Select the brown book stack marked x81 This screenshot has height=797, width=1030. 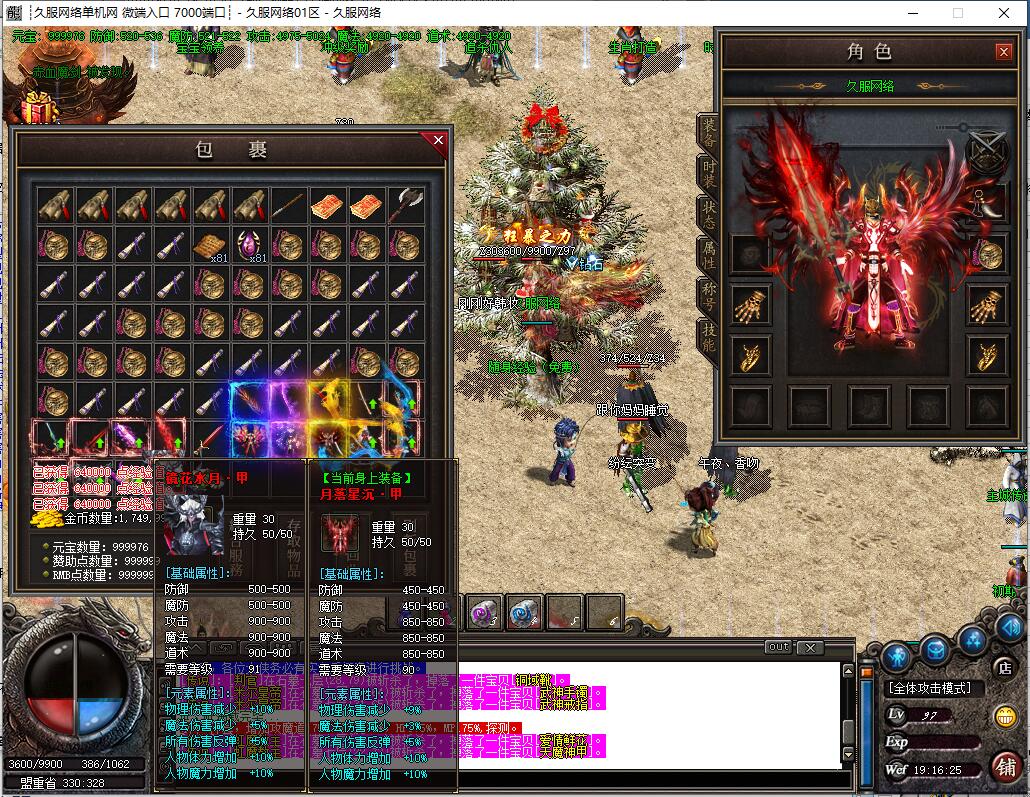point(212,245)
